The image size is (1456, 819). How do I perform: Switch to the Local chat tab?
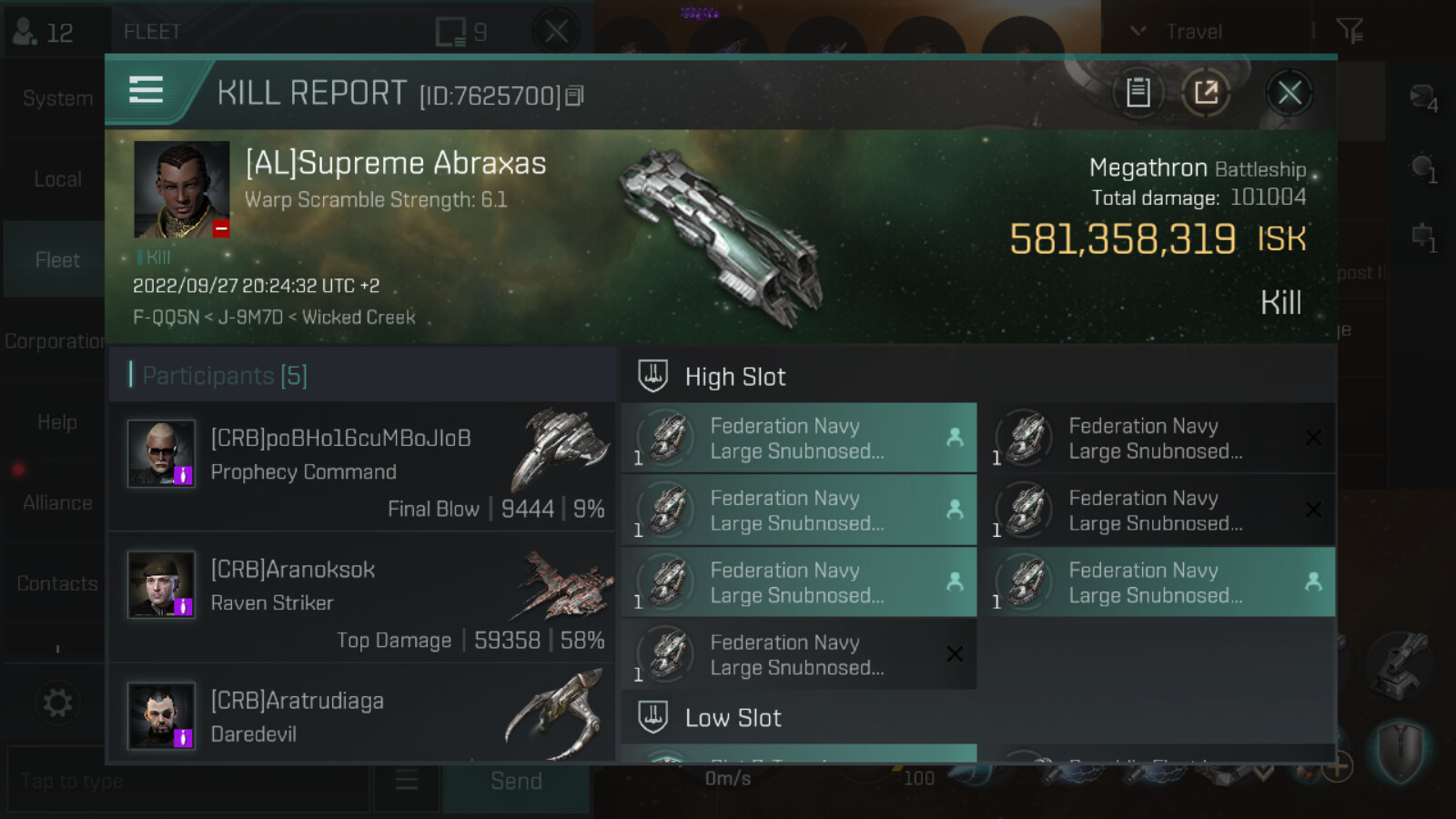coord(56,179)
